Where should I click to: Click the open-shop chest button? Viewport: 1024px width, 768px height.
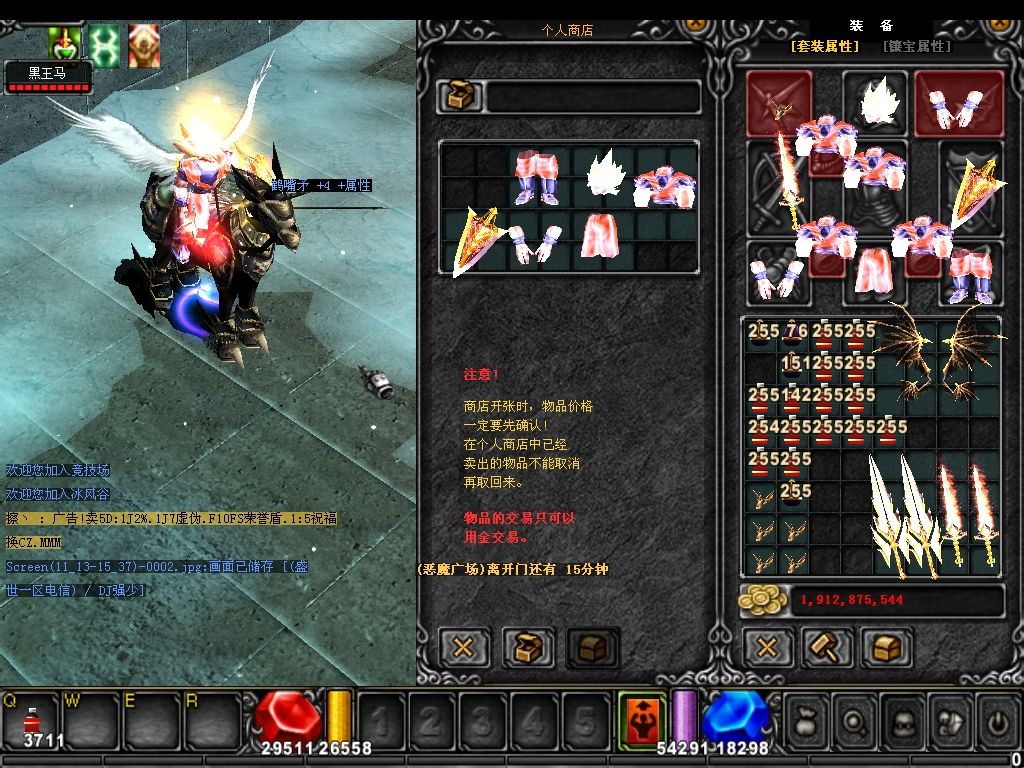coord(528,648)
